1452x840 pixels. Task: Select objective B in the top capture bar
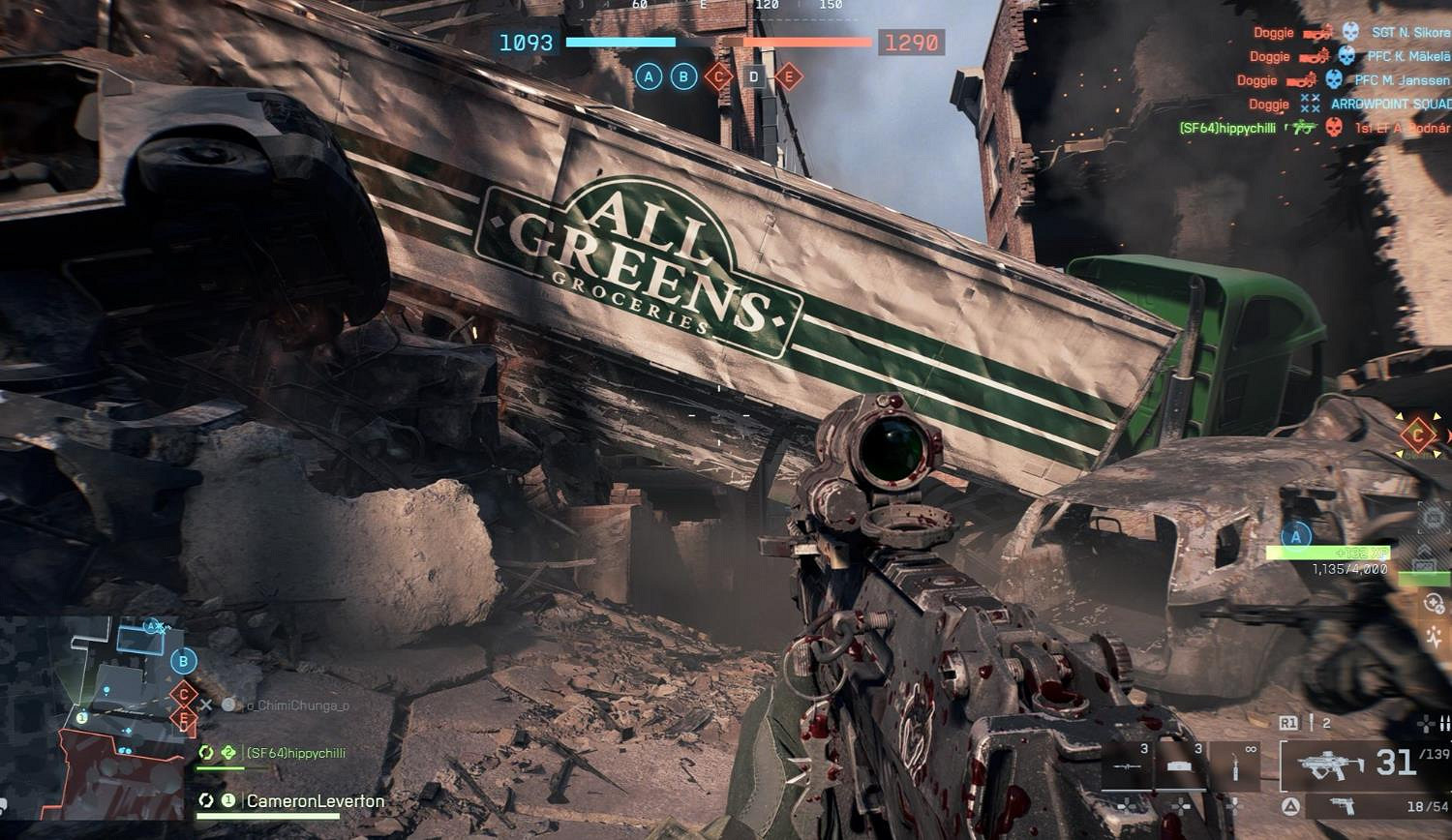683,76
